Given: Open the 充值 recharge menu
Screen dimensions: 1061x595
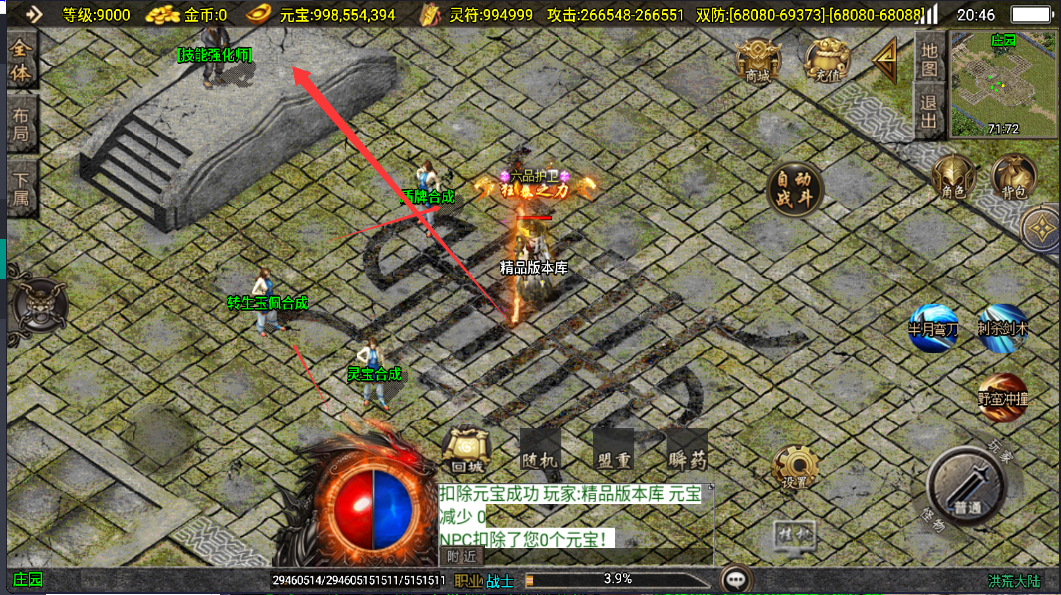Looking at the screenshot, I should coord(827,61).
